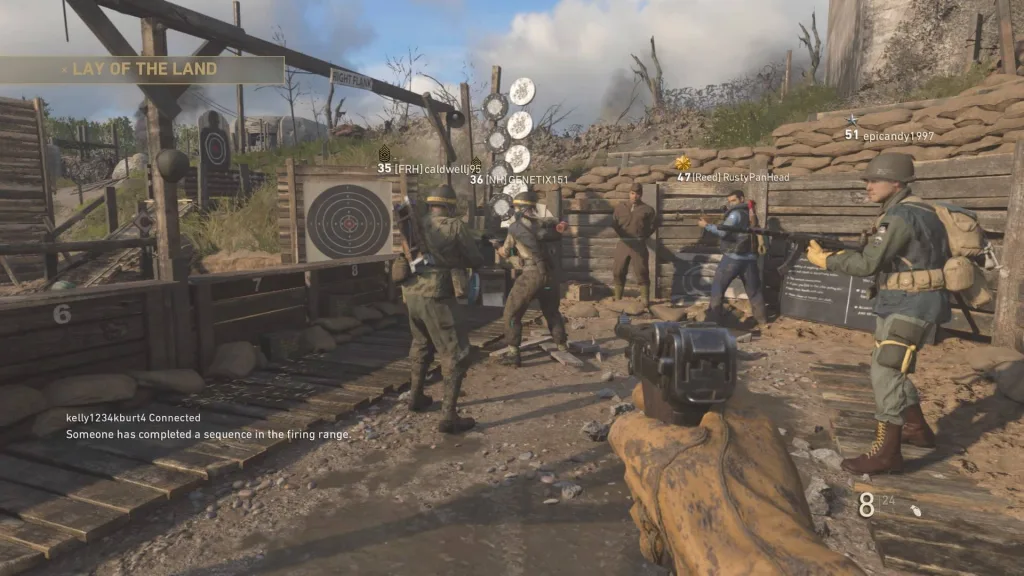
Task: Choose the RustyPanHead nameplate
Action: pos(733,177)
